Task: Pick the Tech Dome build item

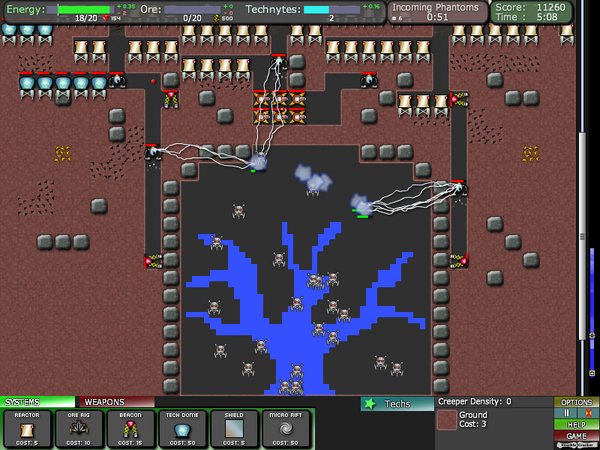Action: [x=182, y=427]
